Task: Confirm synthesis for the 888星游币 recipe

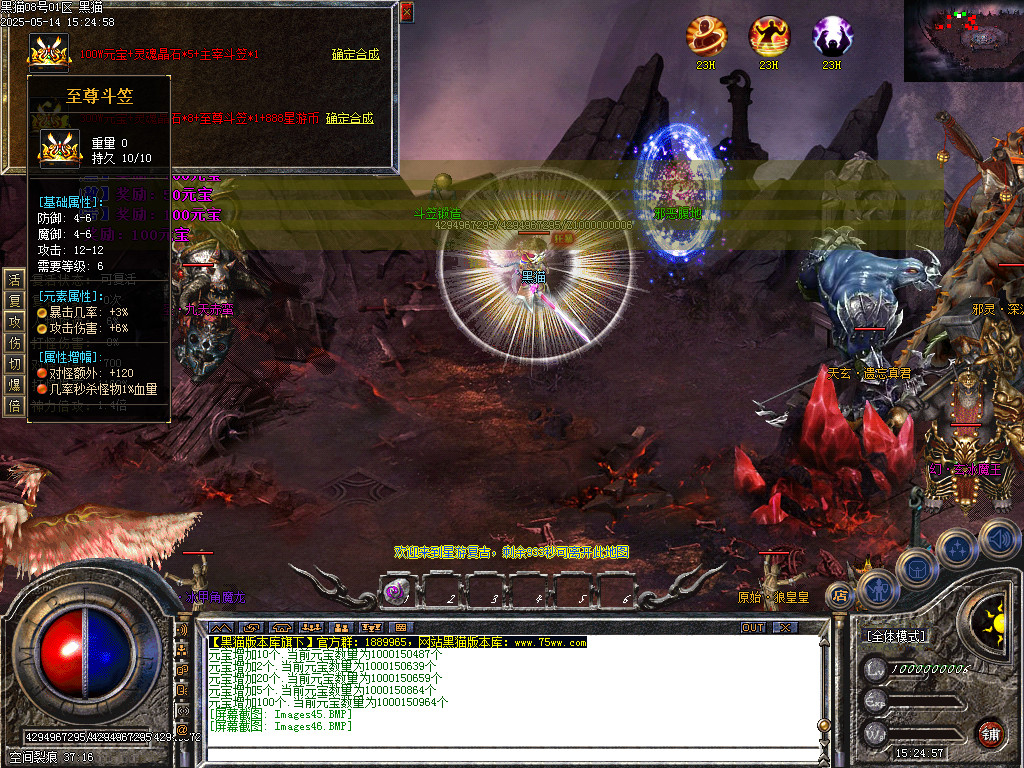Action: click(x=349, y=118)
